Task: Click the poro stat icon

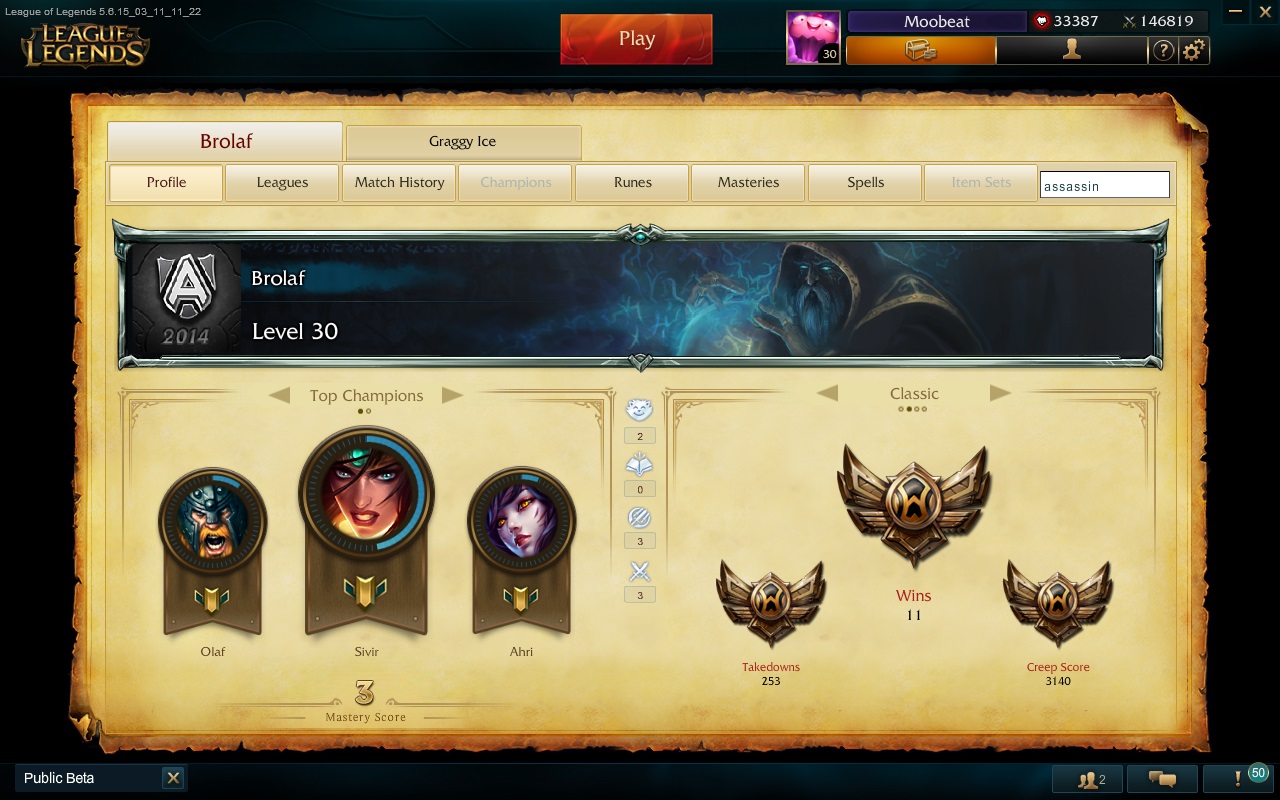Action: pos(639,410)
